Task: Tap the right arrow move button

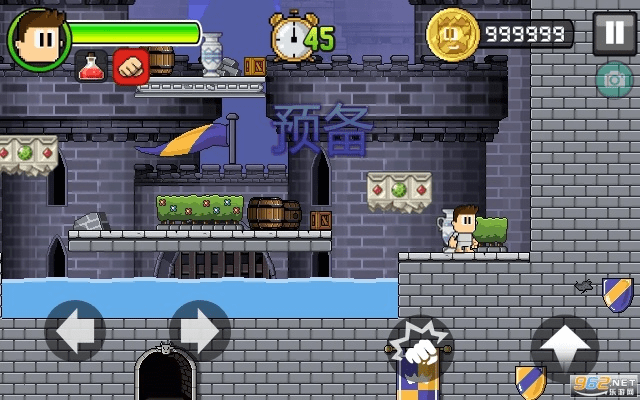Action: coord(200,330)
